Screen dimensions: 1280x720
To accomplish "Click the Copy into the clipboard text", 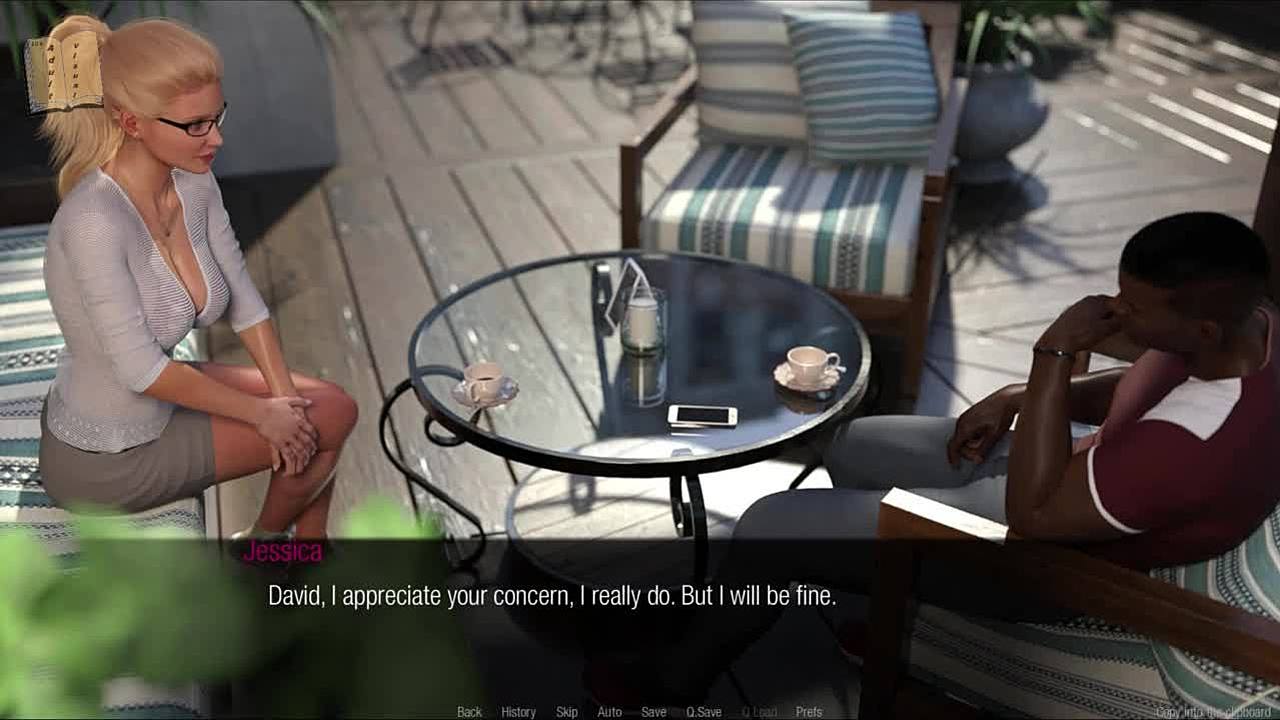I will click(1215, 712).
